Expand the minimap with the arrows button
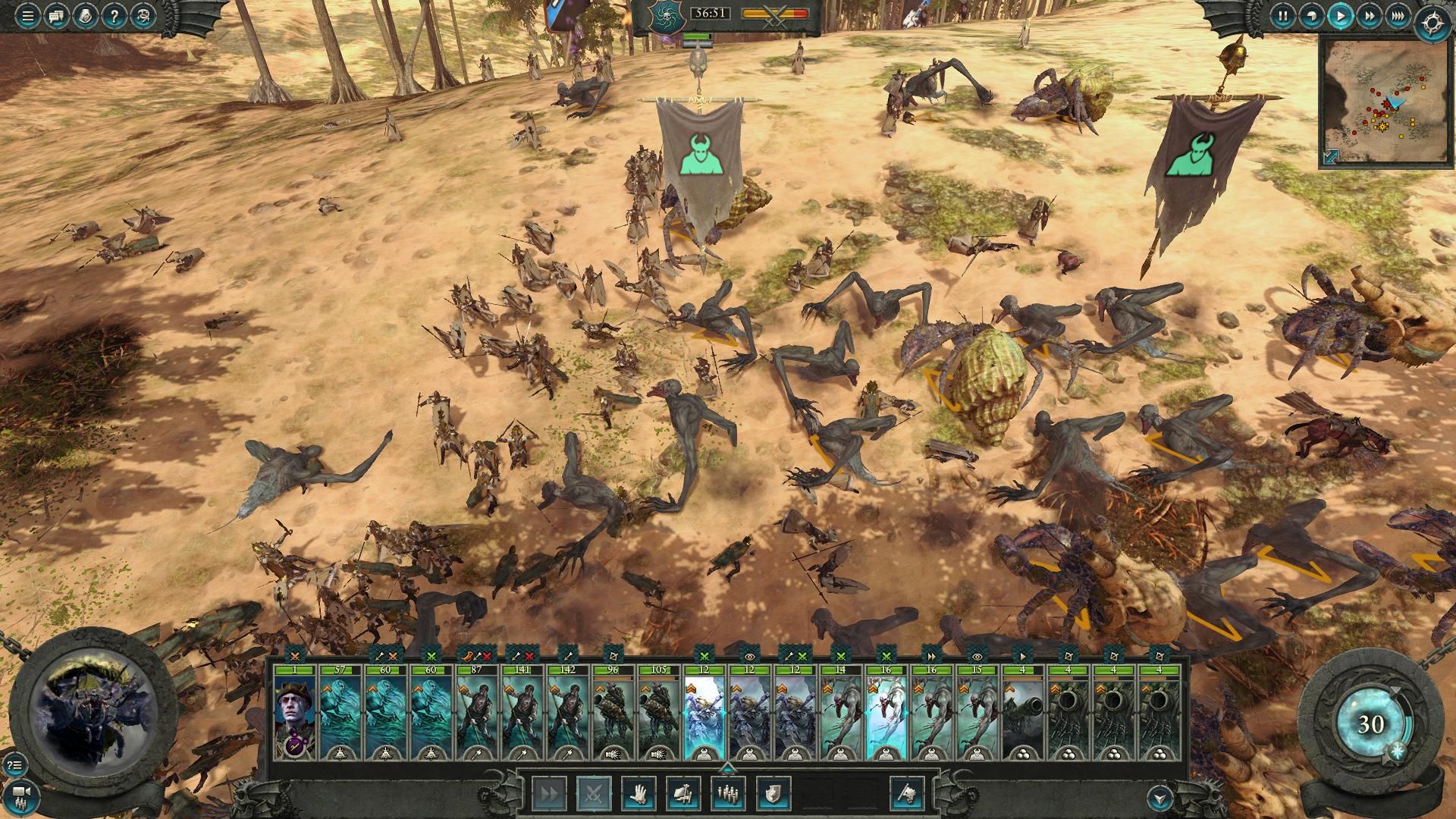Viewport: 1456px width, 819px height. 1332,155
